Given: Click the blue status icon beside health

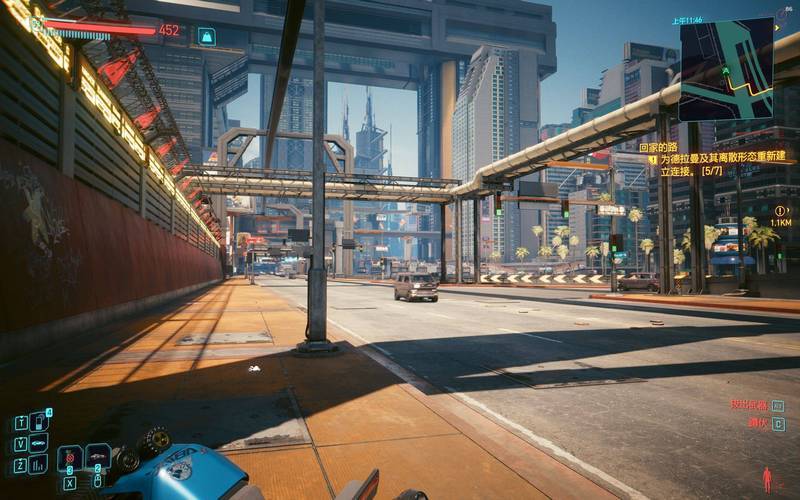Looking at the screenshot, I should [206, 36].
